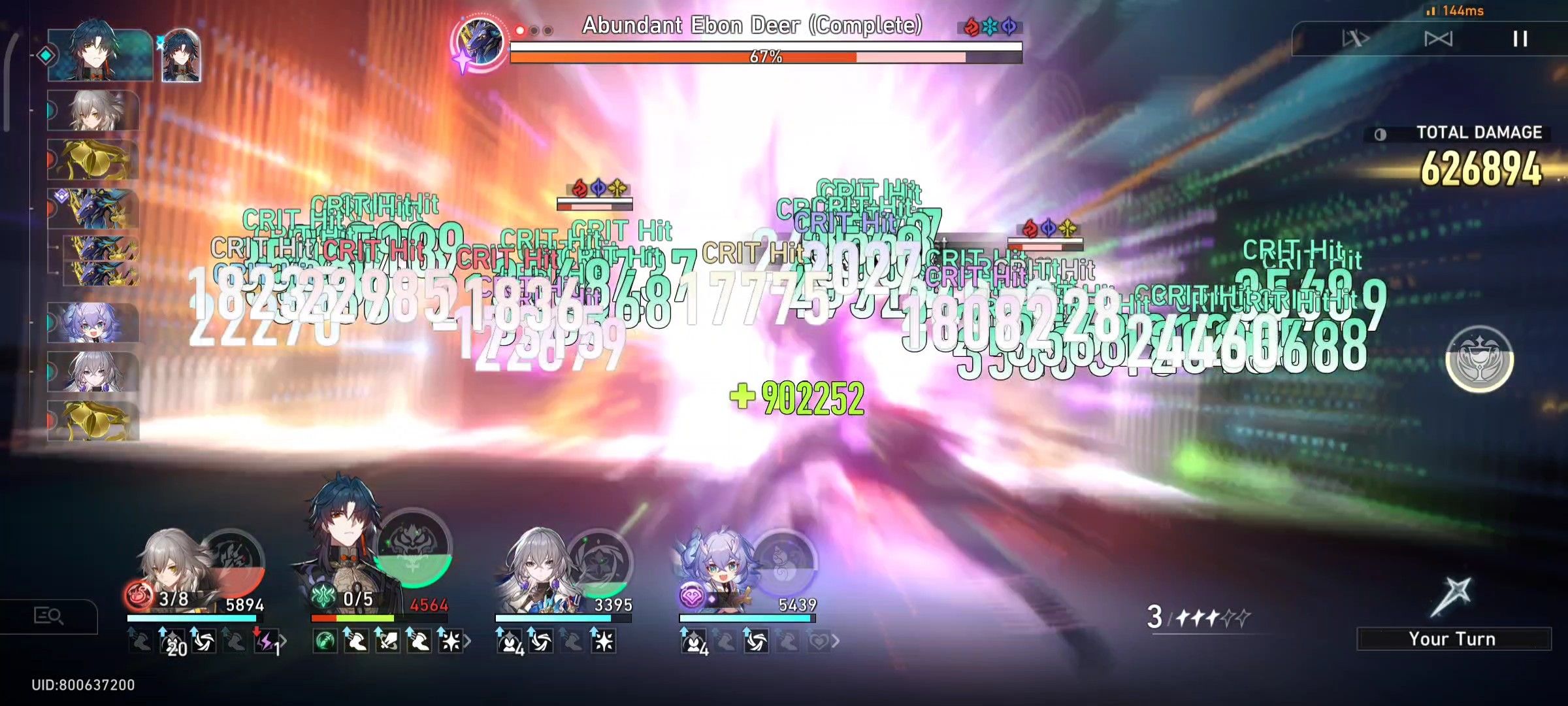This screenshot has height=706, width=1568.
Task: Click the Fire weakness icon above the boss
Action: [x=972, y=27]
